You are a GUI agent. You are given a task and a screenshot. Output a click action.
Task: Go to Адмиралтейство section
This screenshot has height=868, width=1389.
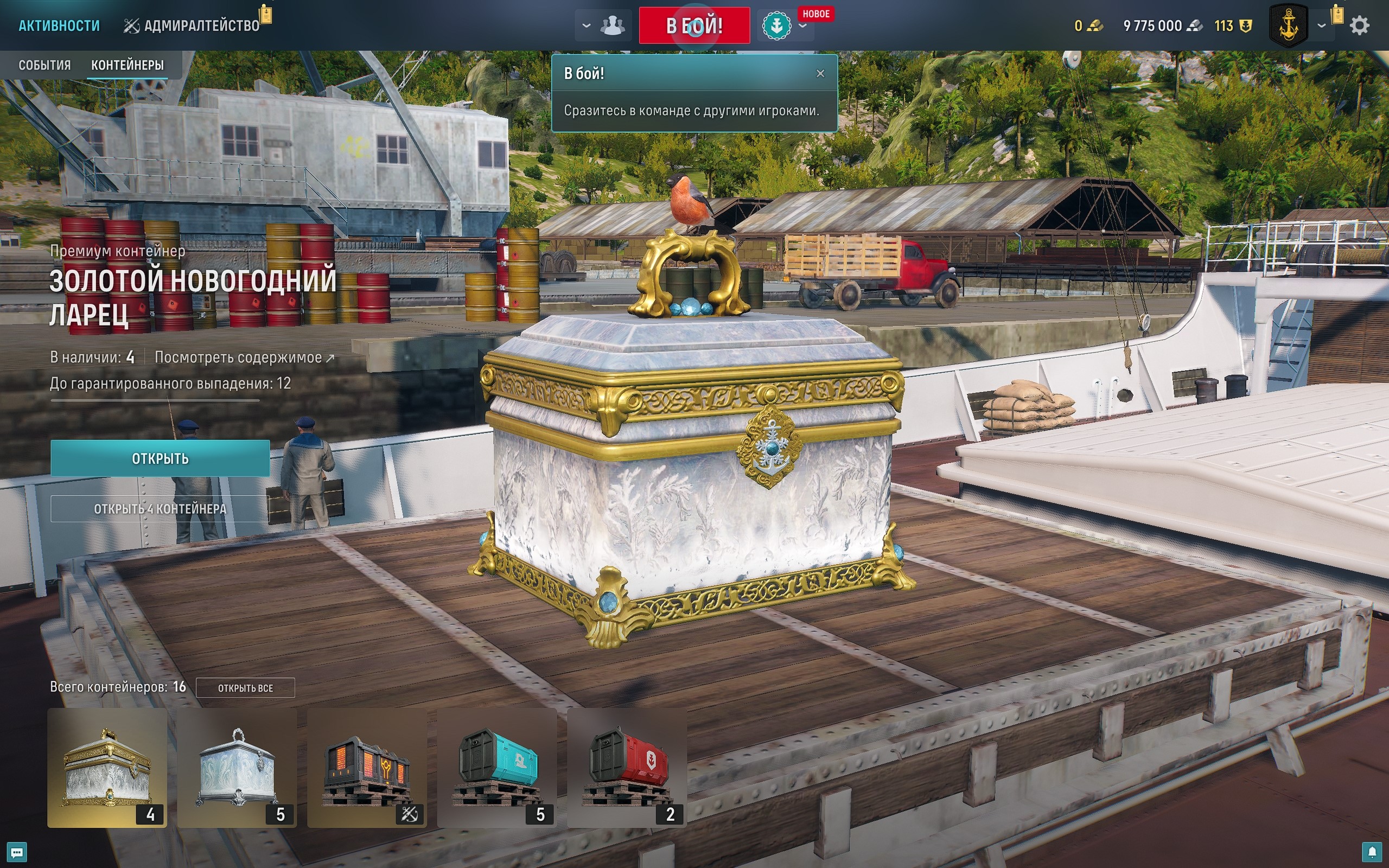[x=192, y=26]
